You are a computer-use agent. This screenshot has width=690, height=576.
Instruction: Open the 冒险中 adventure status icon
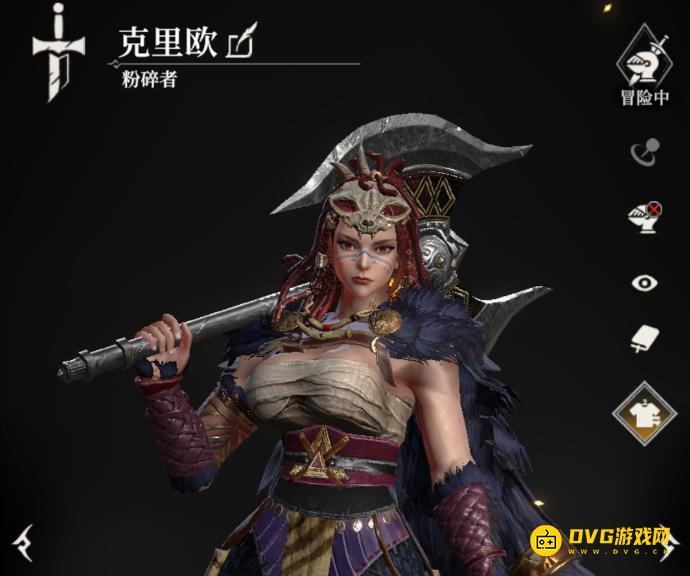tap(643, 62)
